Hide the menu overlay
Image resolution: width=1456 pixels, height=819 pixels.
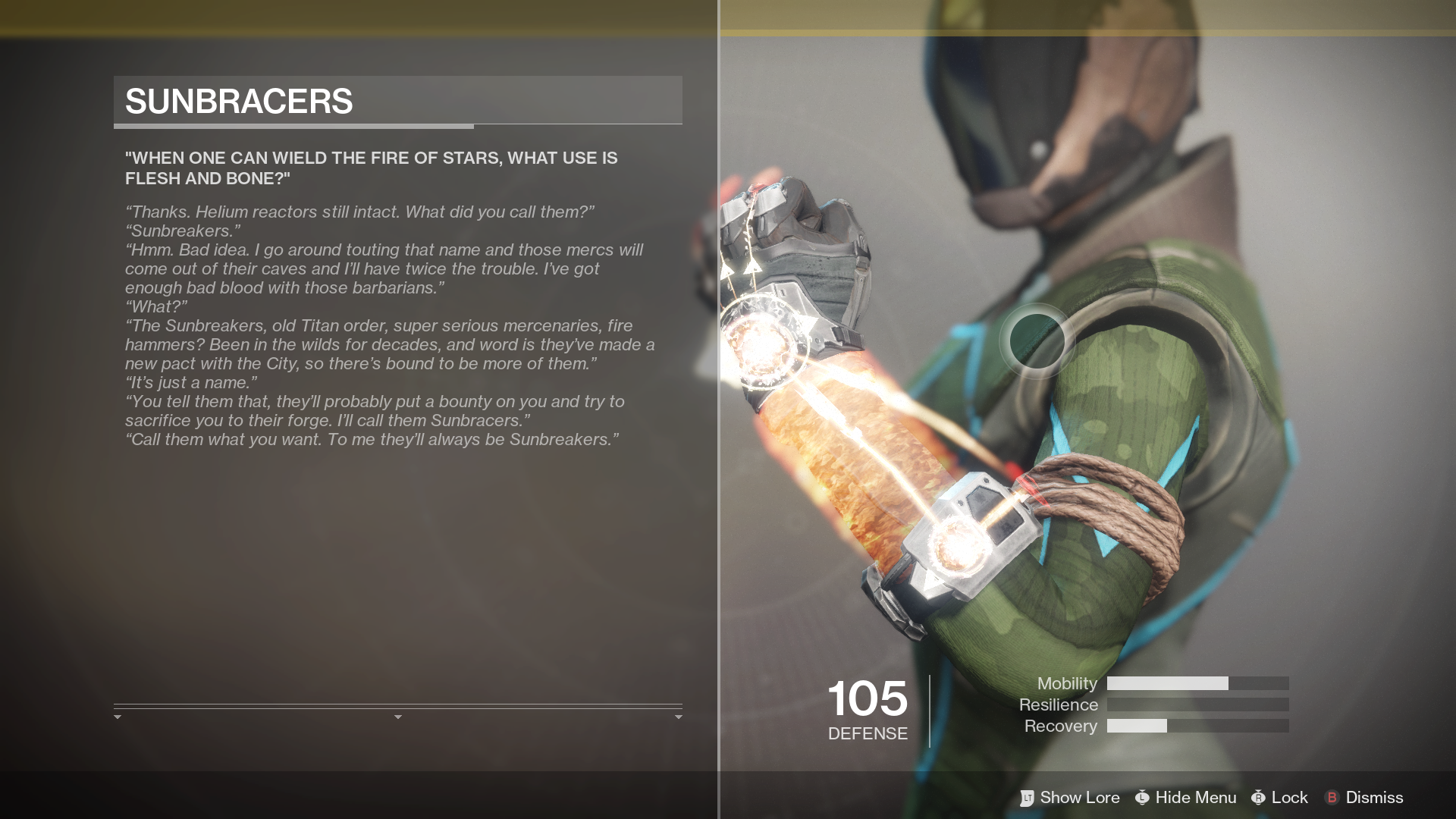pos(1186,798)
